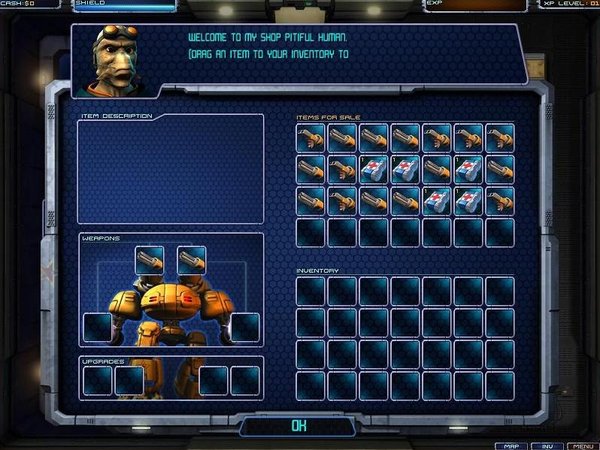Open the MAP screen
Screen dimensions: 600x450
pyautogui.click(x=511, y=444)
